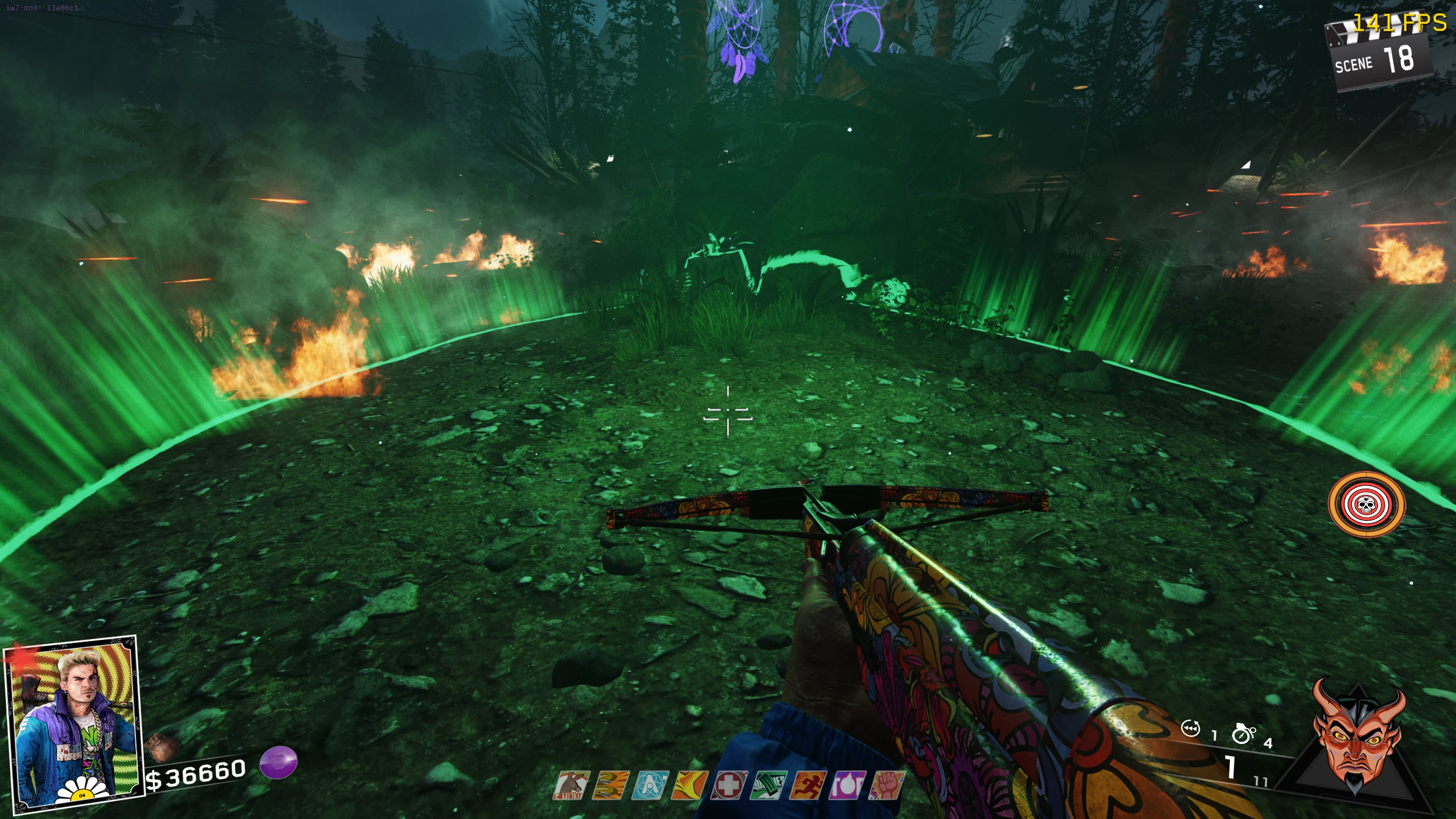
Task: Click the red cross health perk
Action: tap(729, 786)
